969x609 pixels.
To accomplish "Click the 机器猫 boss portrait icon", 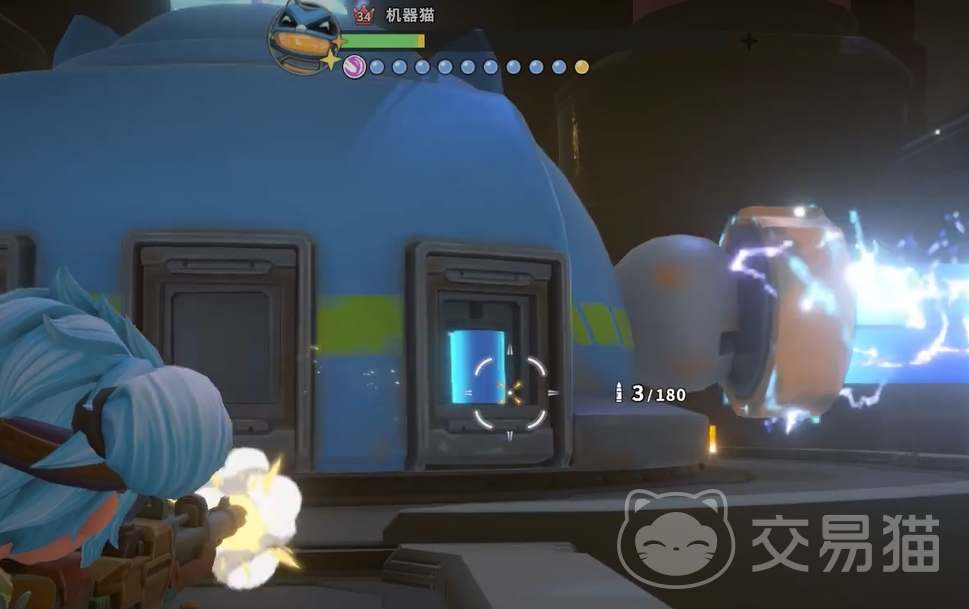I will 304,37.
